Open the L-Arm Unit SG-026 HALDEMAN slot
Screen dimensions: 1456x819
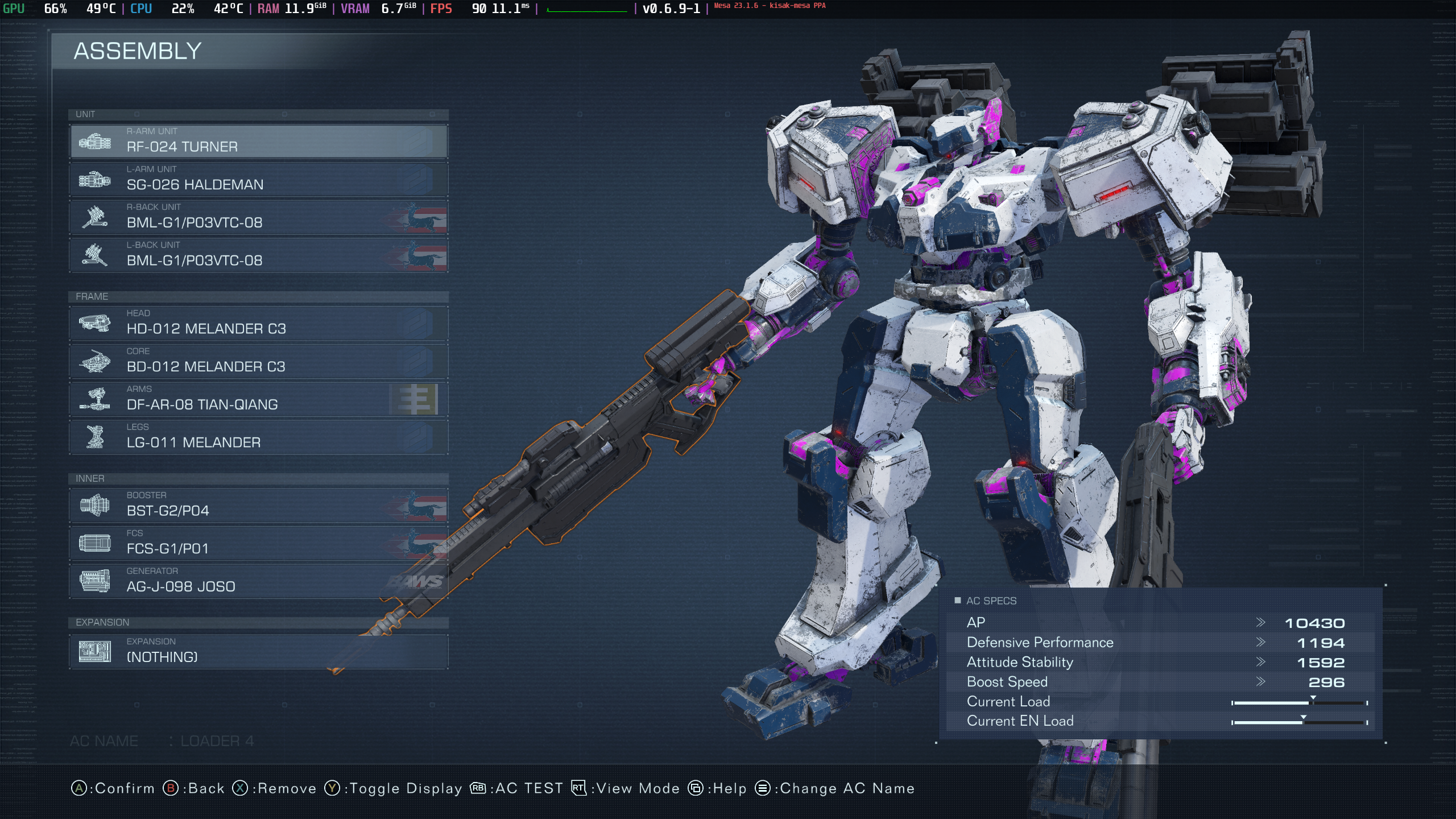coord(259,179)
